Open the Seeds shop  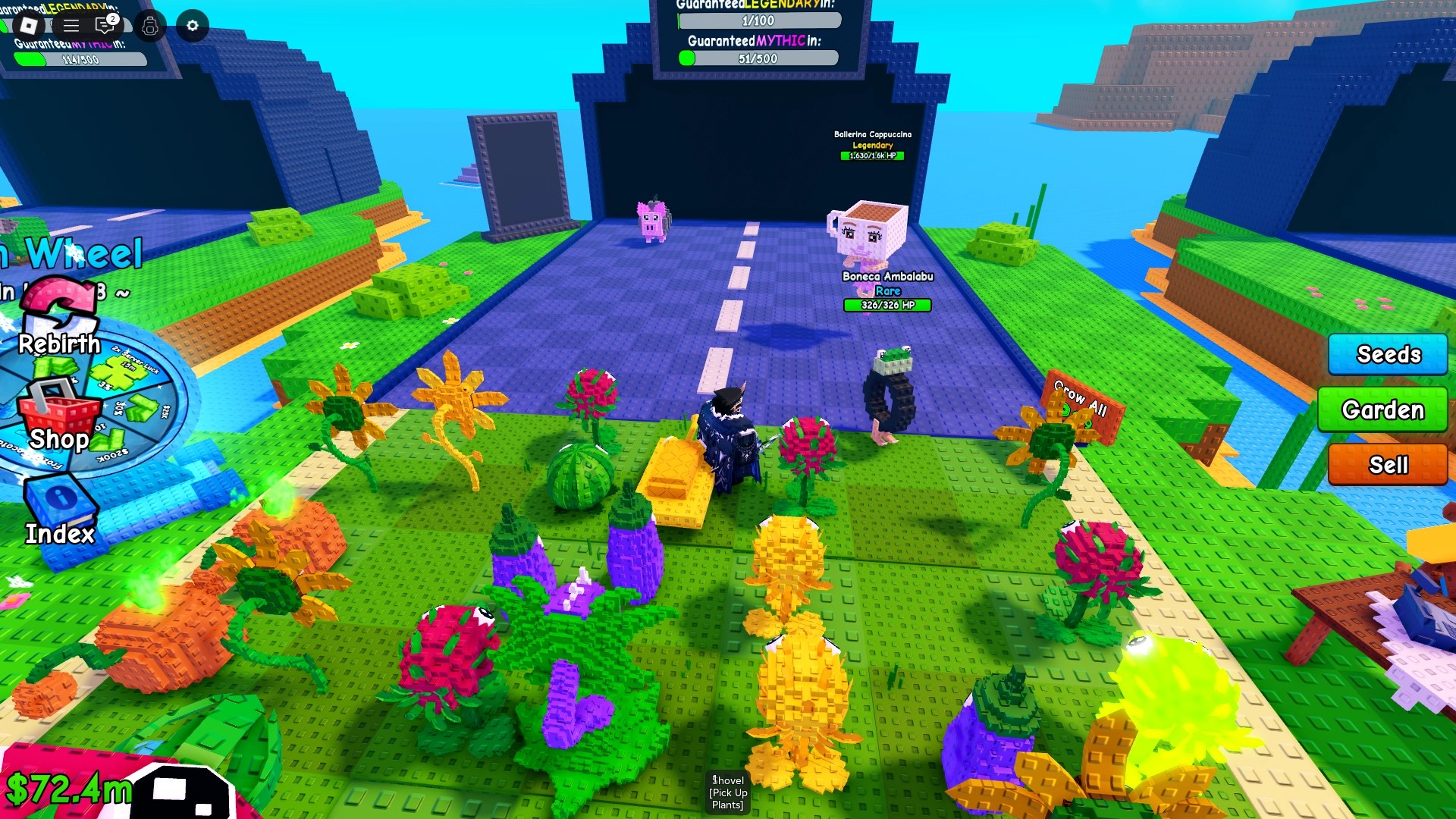click(x=1387, y=354)
